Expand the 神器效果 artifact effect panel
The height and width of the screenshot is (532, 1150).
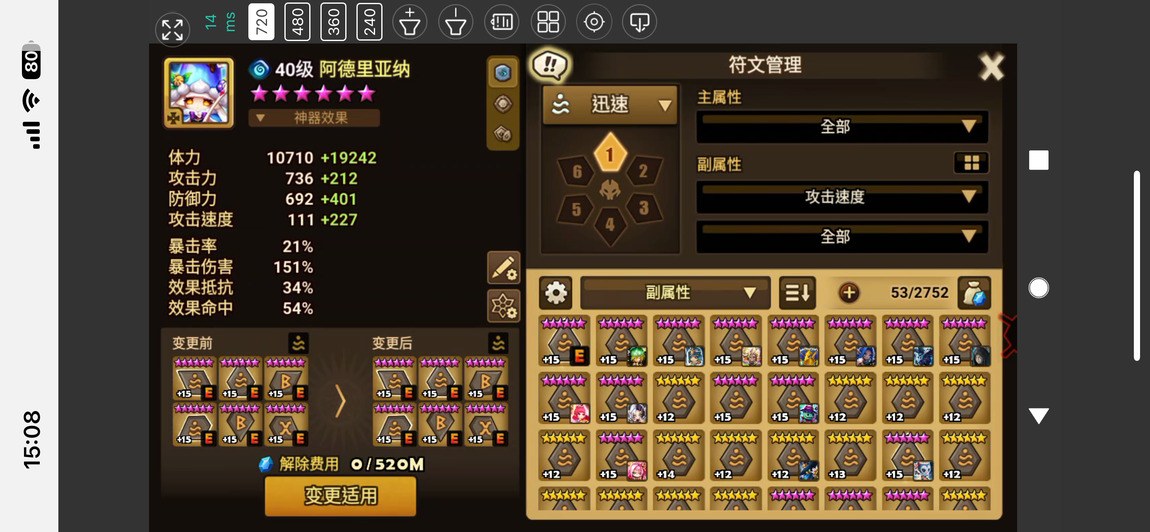coord(314,118)
